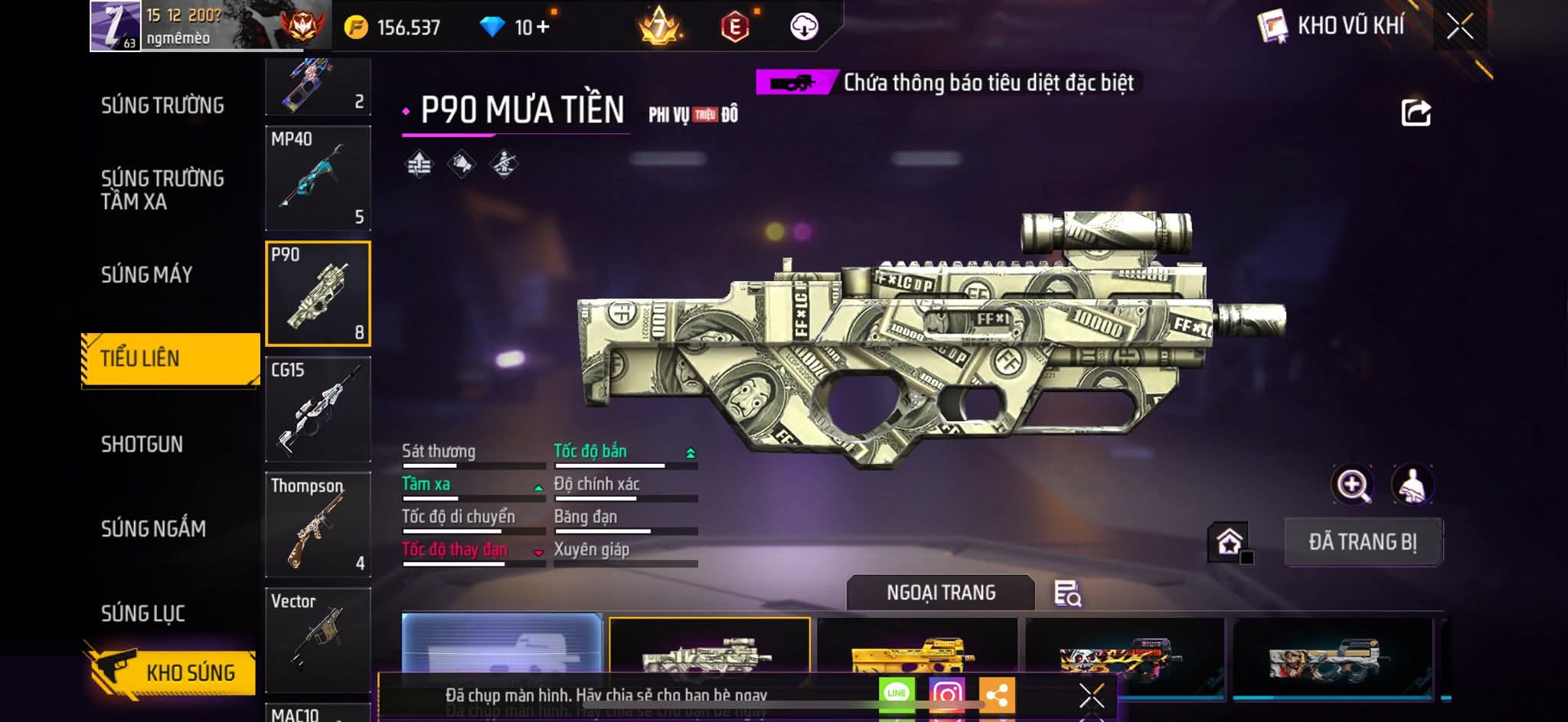Viewport: 1568px width, 722px height.
Task: Open the Súng Trường Tầm Xa category
Action: coord(162,190)
